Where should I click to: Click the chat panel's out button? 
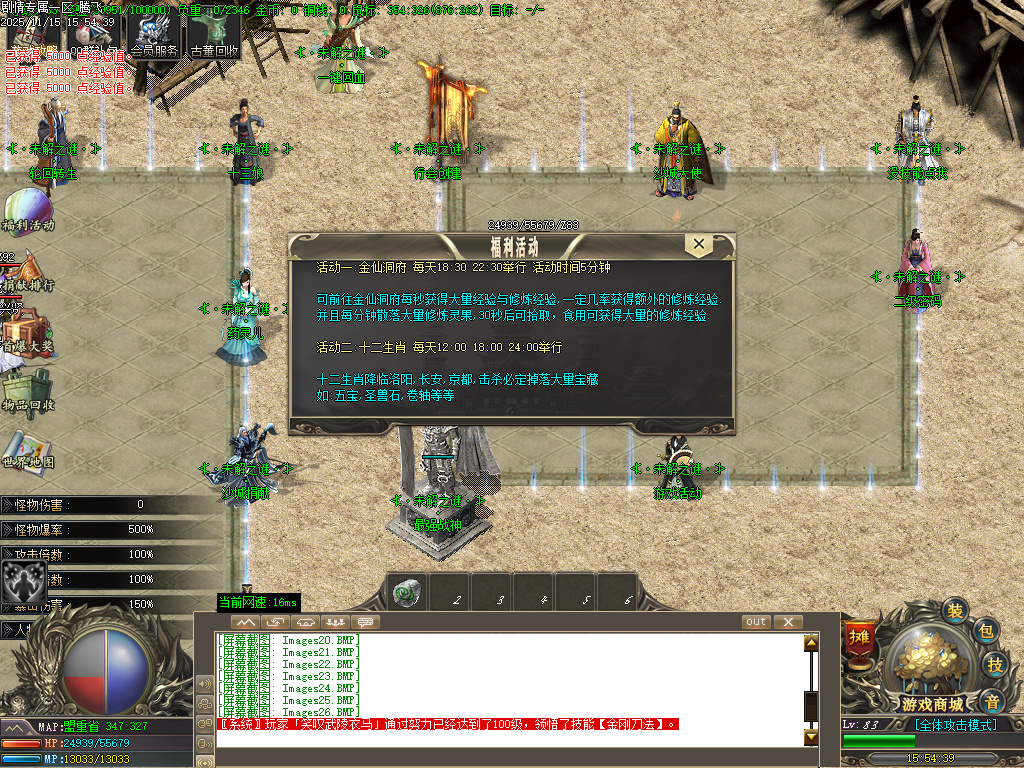pos(756,622)
